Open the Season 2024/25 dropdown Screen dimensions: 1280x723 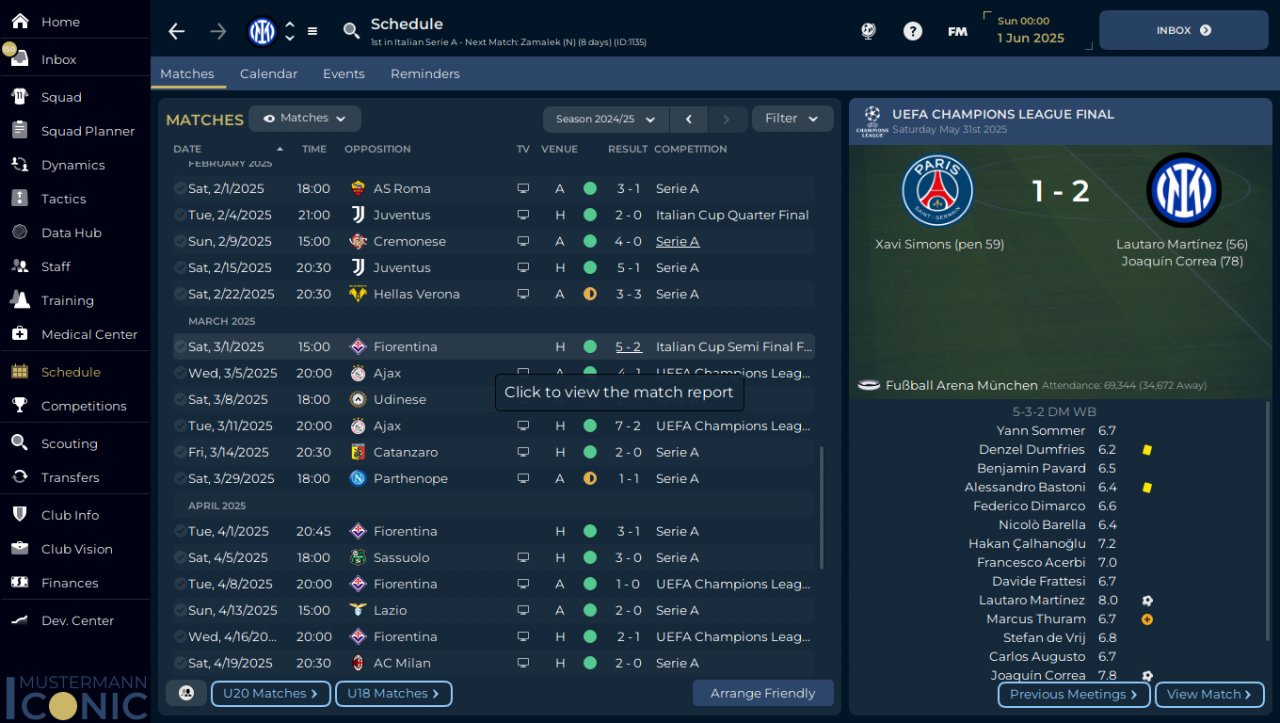pos(605,119)
